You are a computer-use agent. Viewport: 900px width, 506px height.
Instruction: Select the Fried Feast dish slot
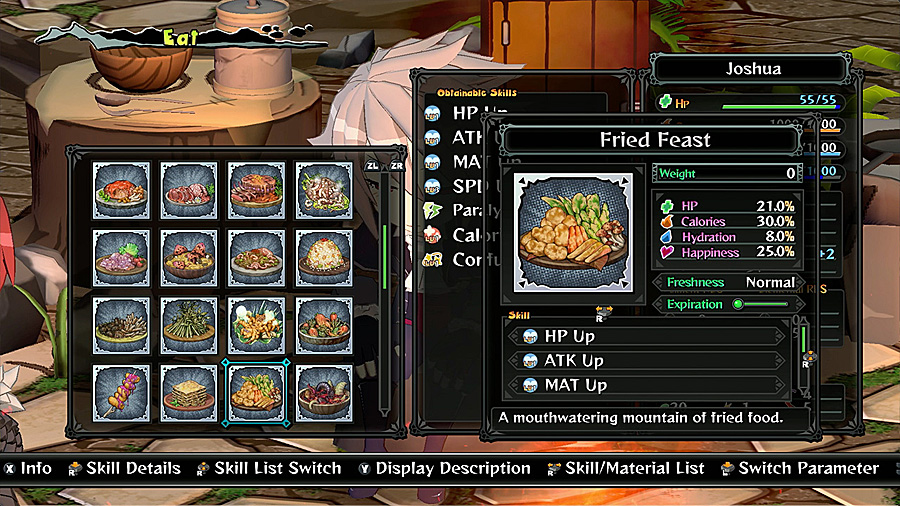tap(256, 393)
